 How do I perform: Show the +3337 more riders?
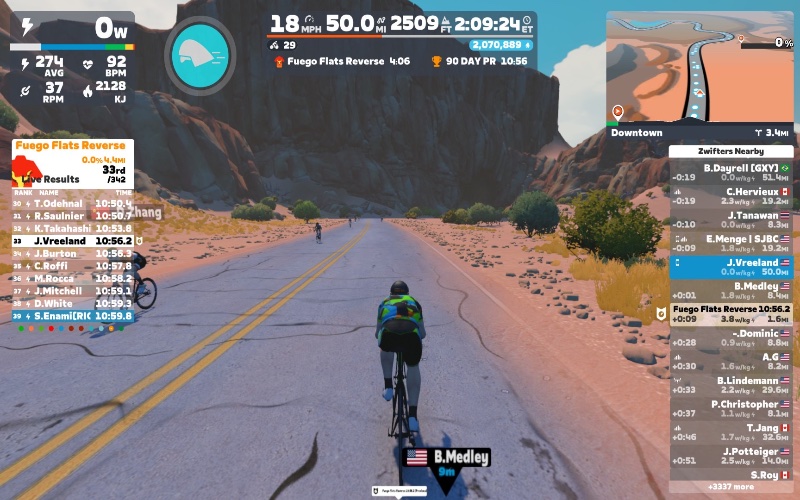pos(731,487)
